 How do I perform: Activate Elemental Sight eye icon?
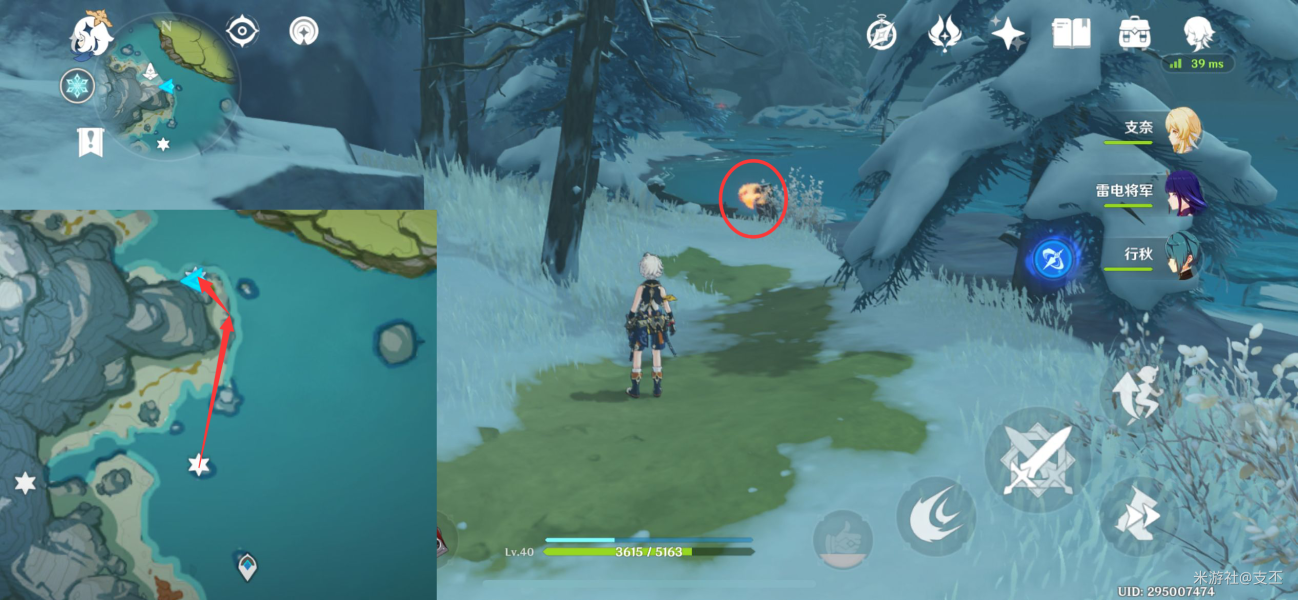click(x=242, y=31)
